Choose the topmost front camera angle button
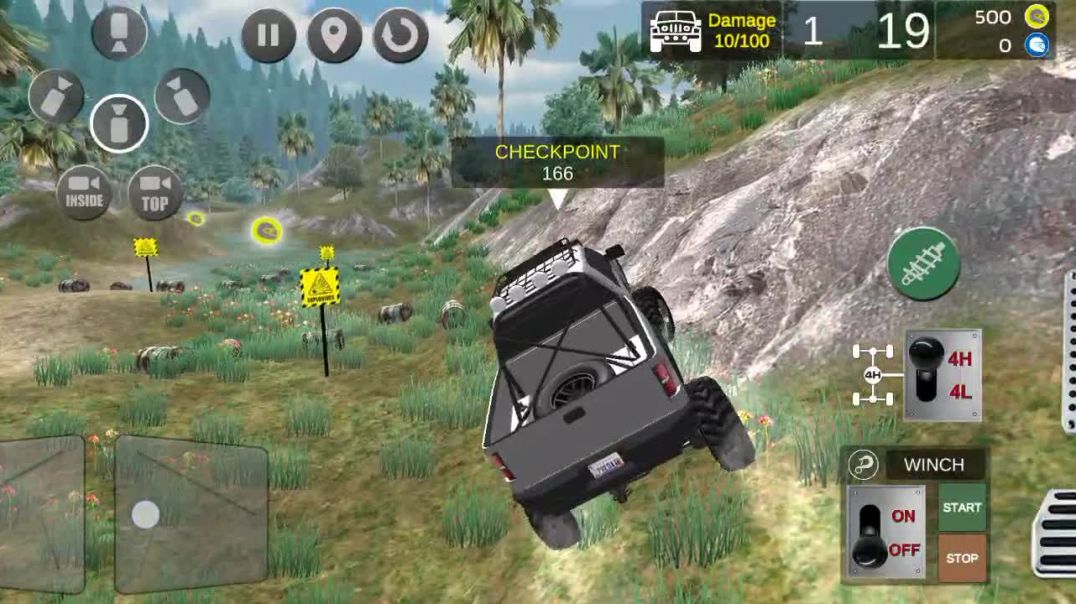Image resolution: width=1076 pixels, height=604 pixels. pos(119,32)
